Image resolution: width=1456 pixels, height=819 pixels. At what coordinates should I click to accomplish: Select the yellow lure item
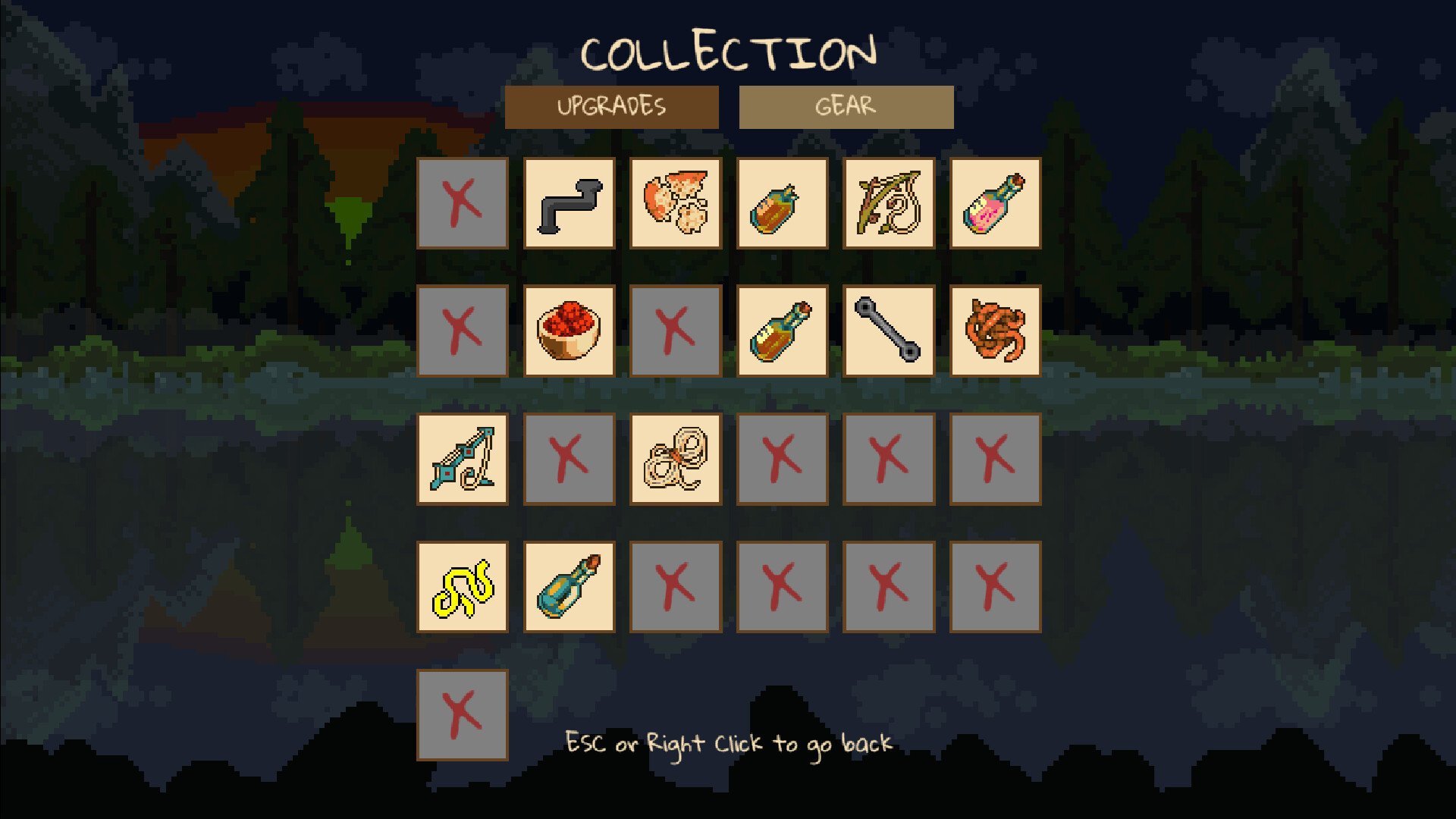point(463,586)
